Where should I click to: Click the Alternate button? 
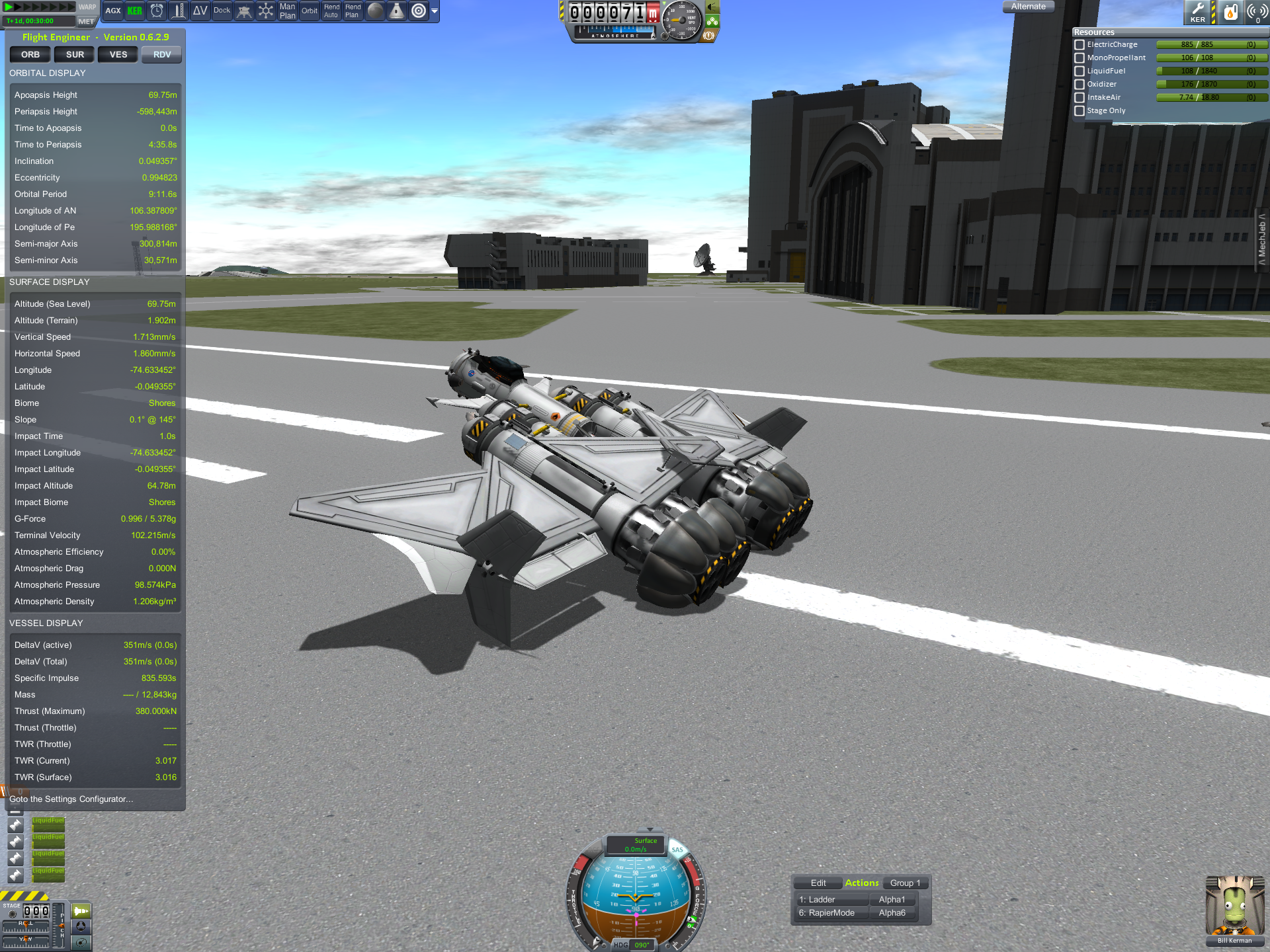click(1029, 7)
